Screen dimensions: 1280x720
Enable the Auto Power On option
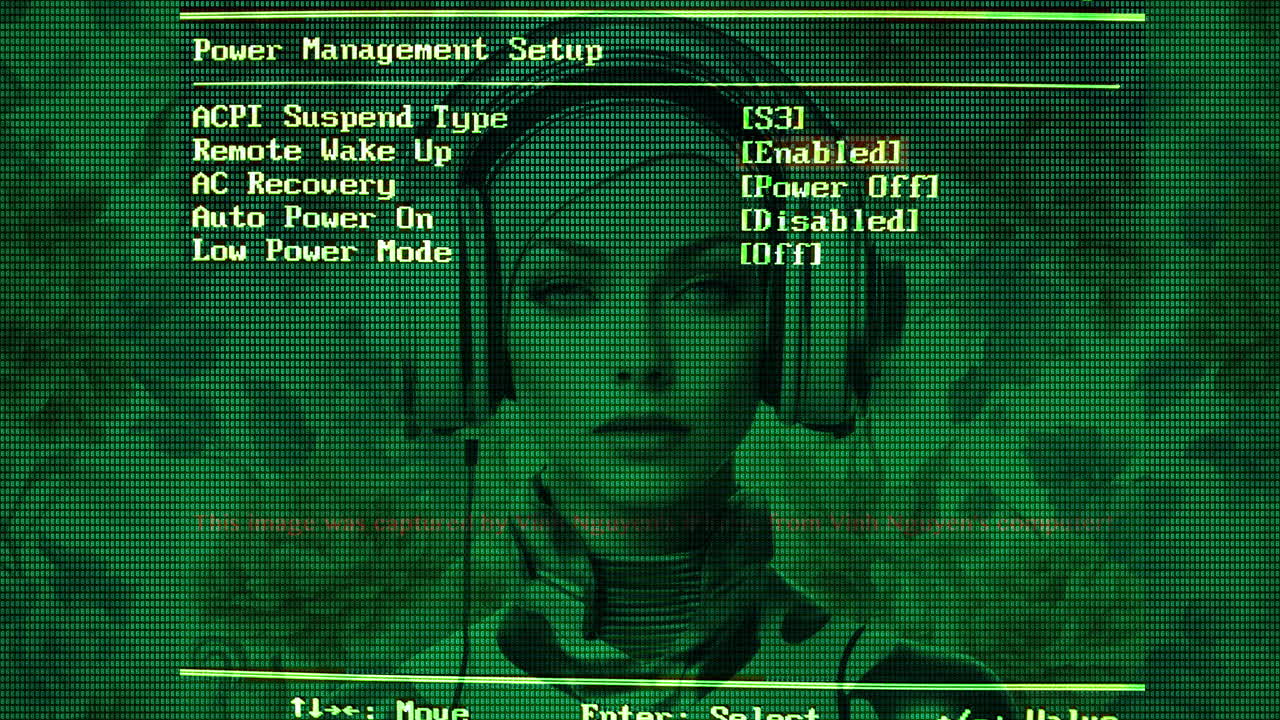pos(311,218)
